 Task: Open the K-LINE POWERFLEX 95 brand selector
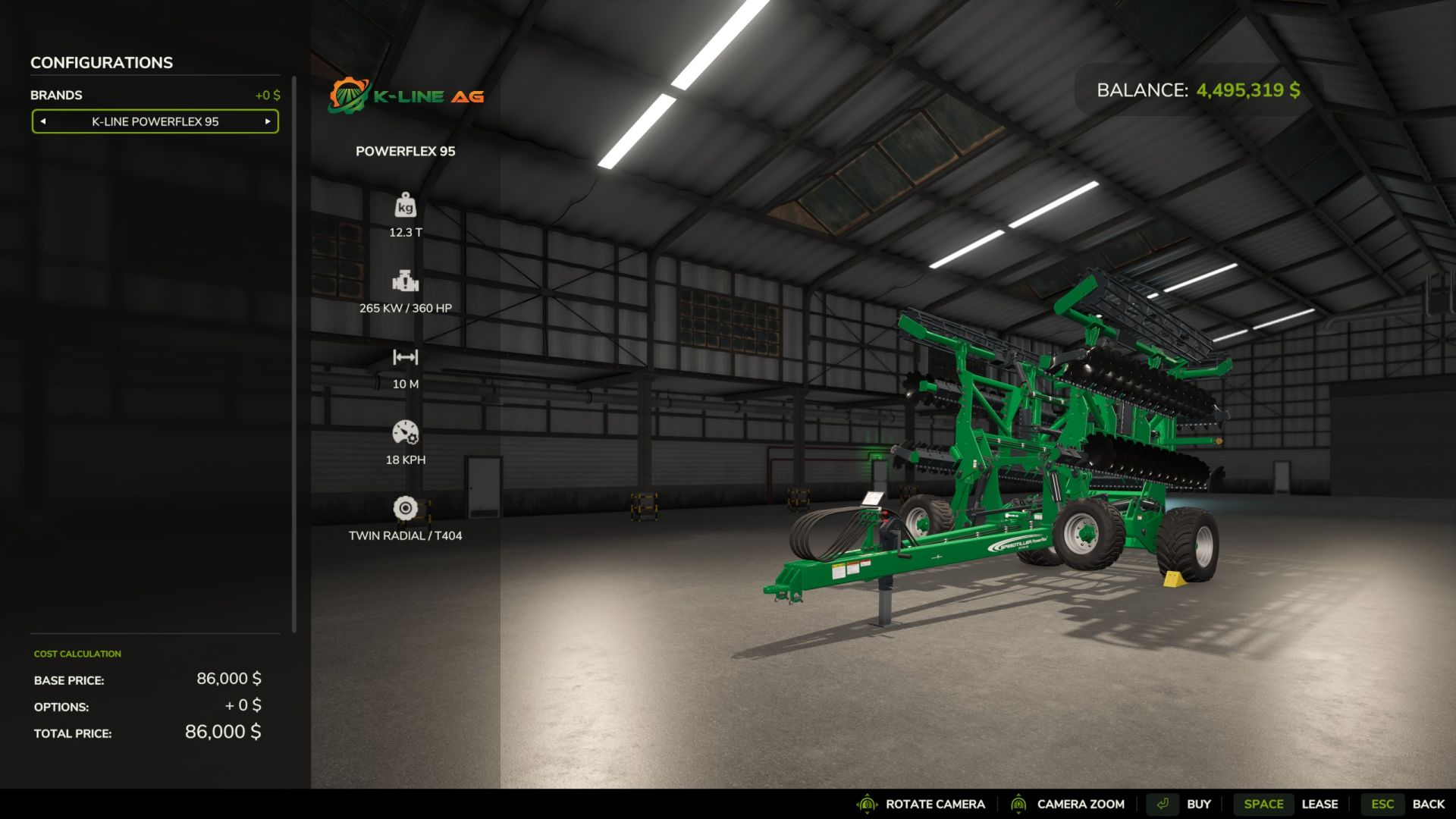tap(155, 121)
